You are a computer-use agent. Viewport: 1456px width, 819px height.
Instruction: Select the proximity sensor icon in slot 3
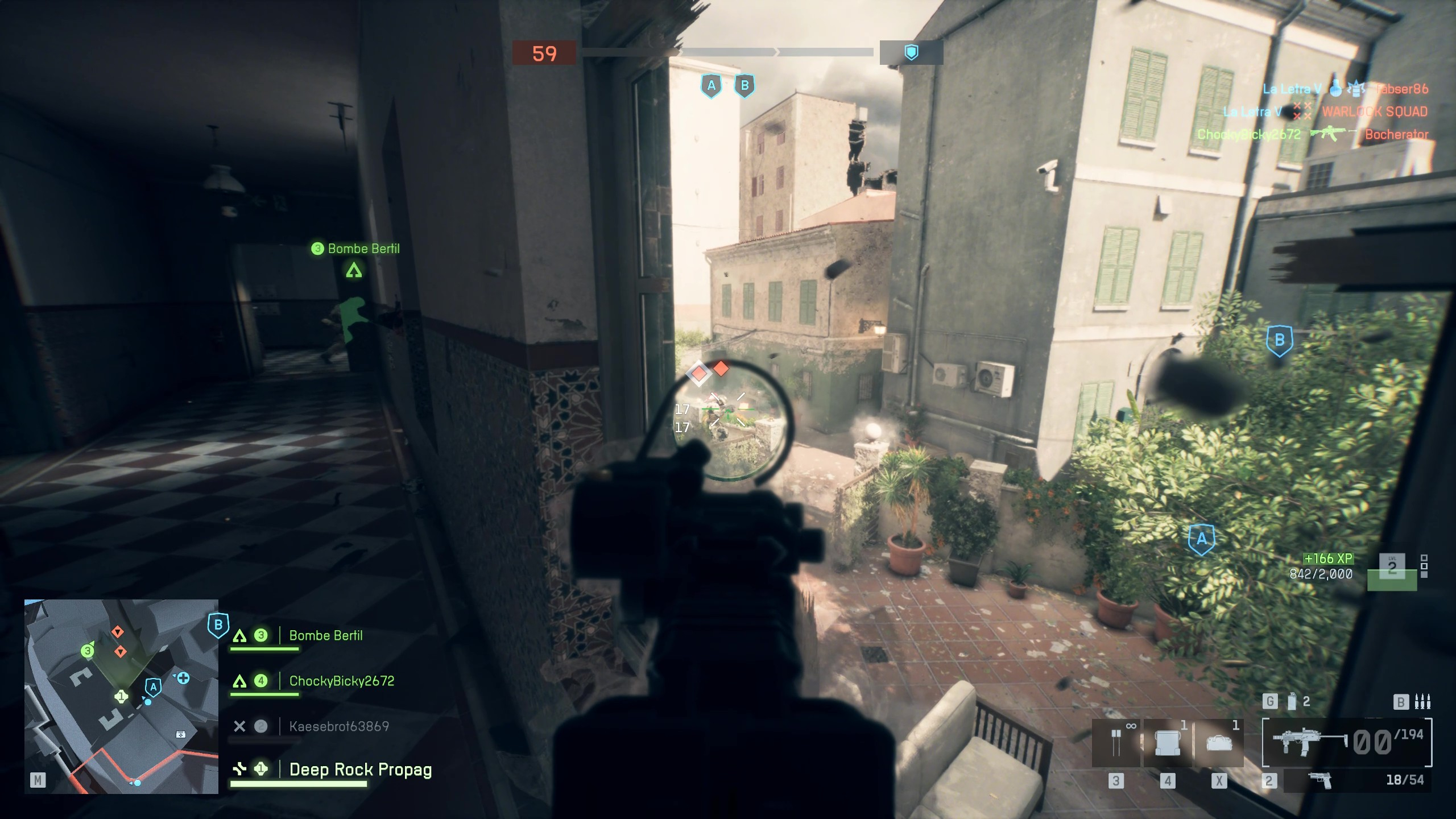click(1116, 741)
